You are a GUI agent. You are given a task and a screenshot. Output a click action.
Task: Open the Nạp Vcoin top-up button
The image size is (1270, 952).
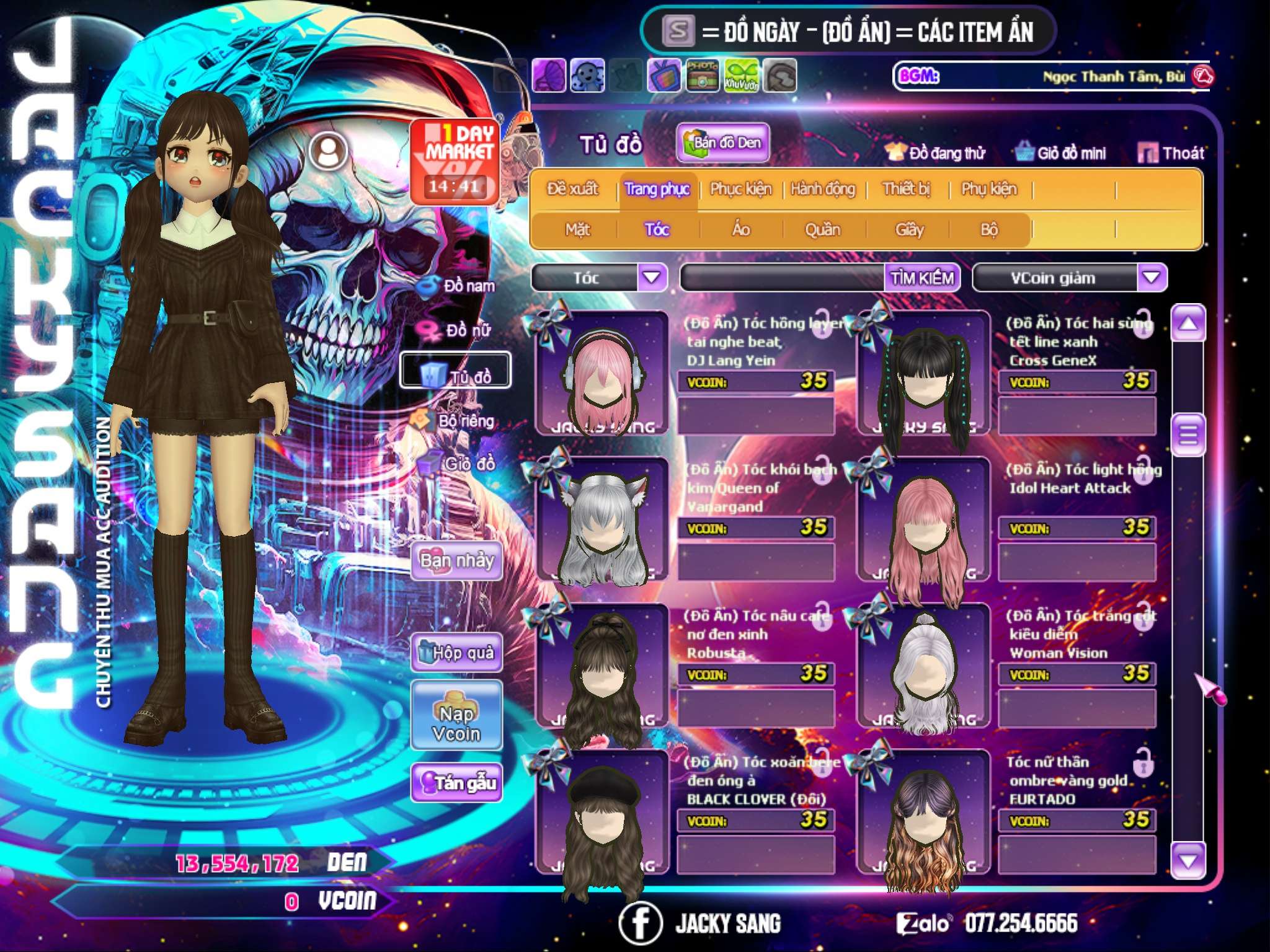tap(456, 723)
